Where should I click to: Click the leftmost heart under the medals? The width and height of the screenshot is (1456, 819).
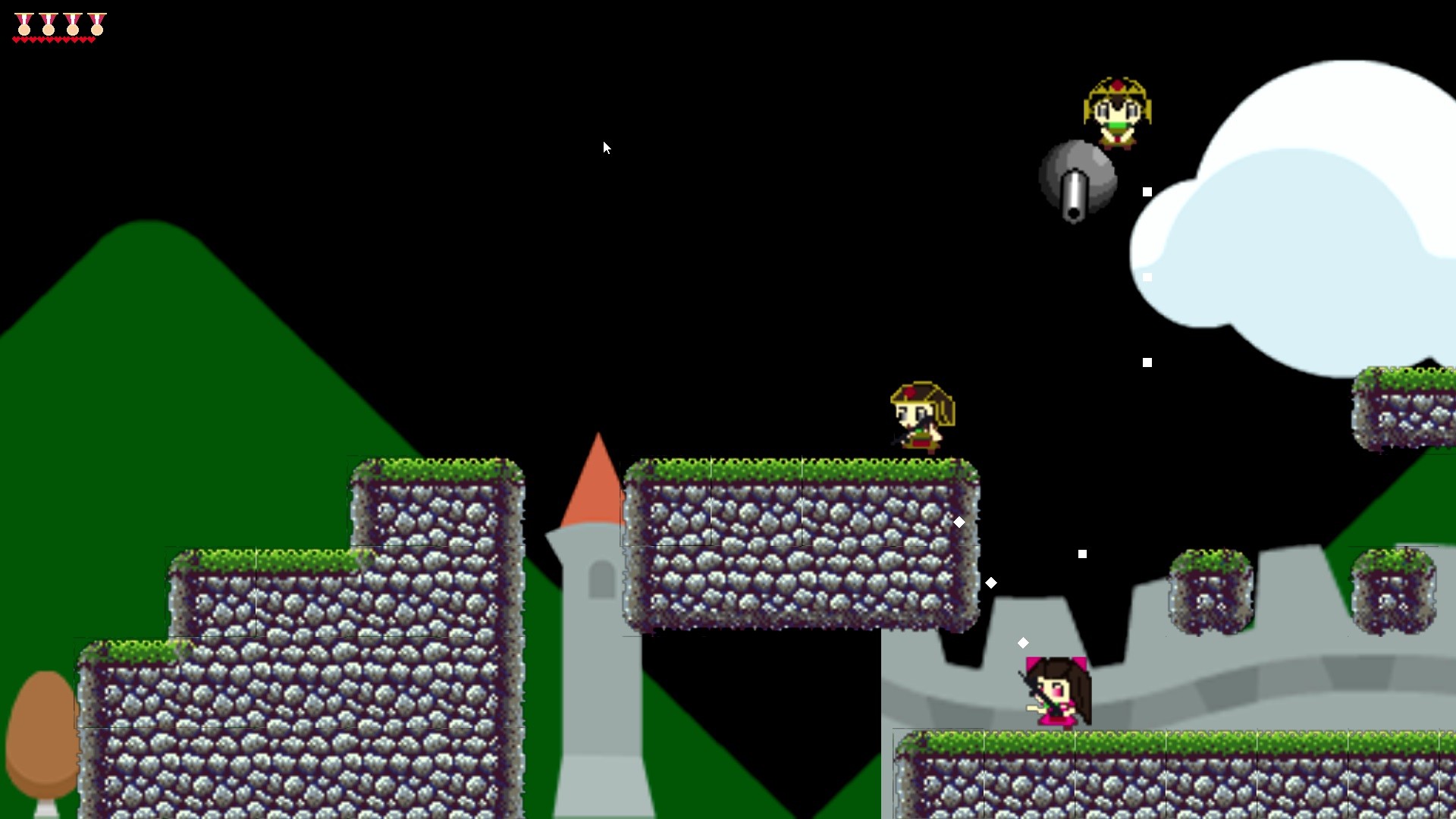click(17, 39)
